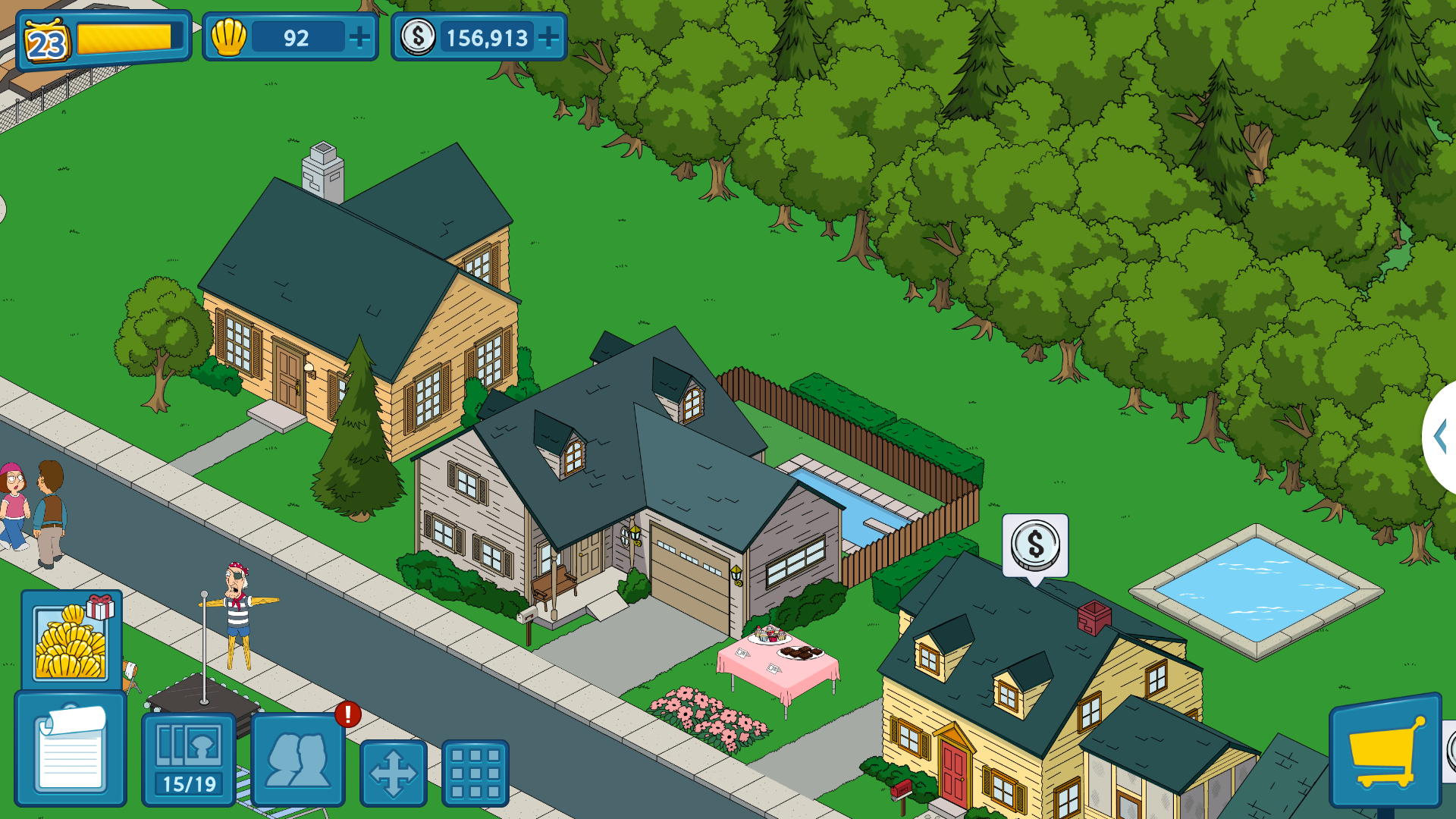Collect the coin bubble above the house
The image size is (1456, 819).
click(1035, 545)
